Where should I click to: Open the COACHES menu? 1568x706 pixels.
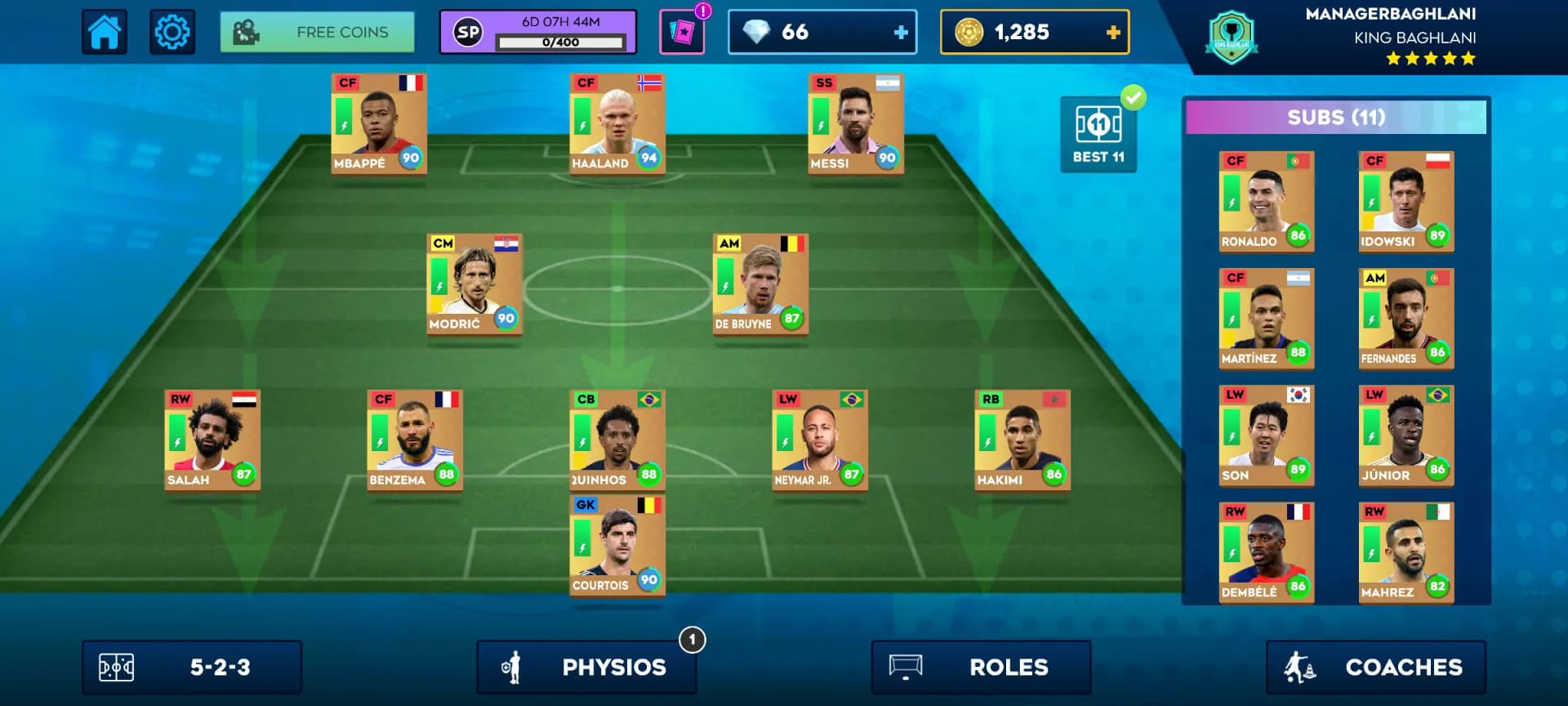1376,668
